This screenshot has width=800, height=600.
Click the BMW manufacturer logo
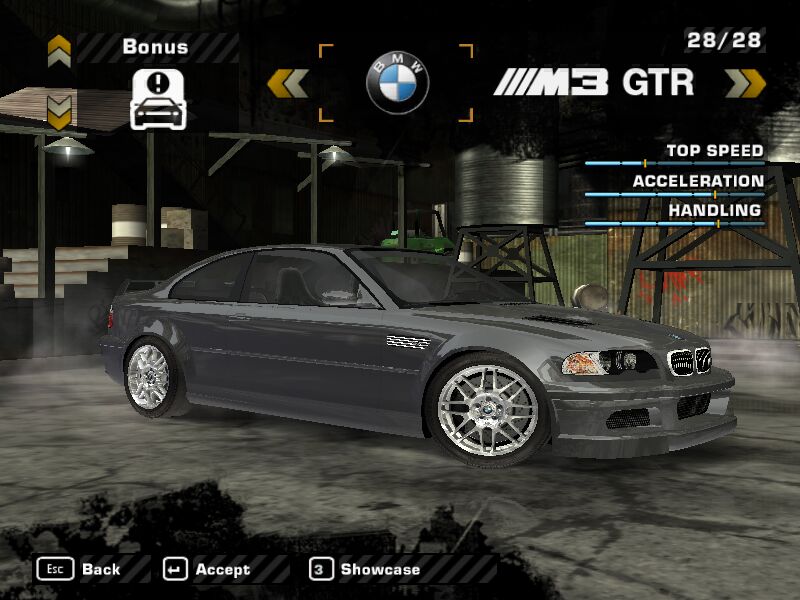click(x=395, y=83)
